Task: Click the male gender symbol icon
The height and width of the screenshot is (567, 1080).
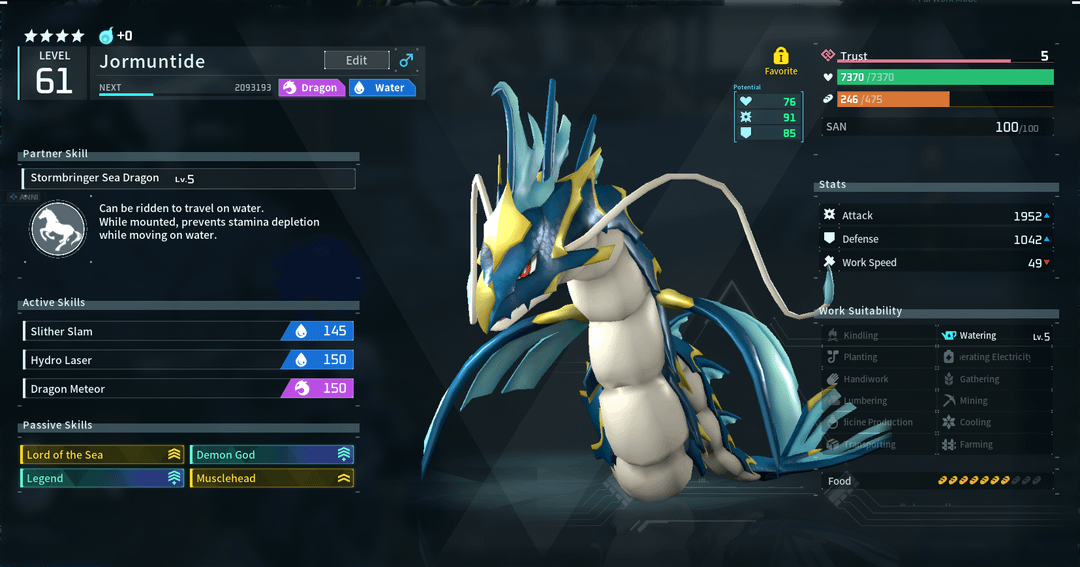Action: pos(406,61)
